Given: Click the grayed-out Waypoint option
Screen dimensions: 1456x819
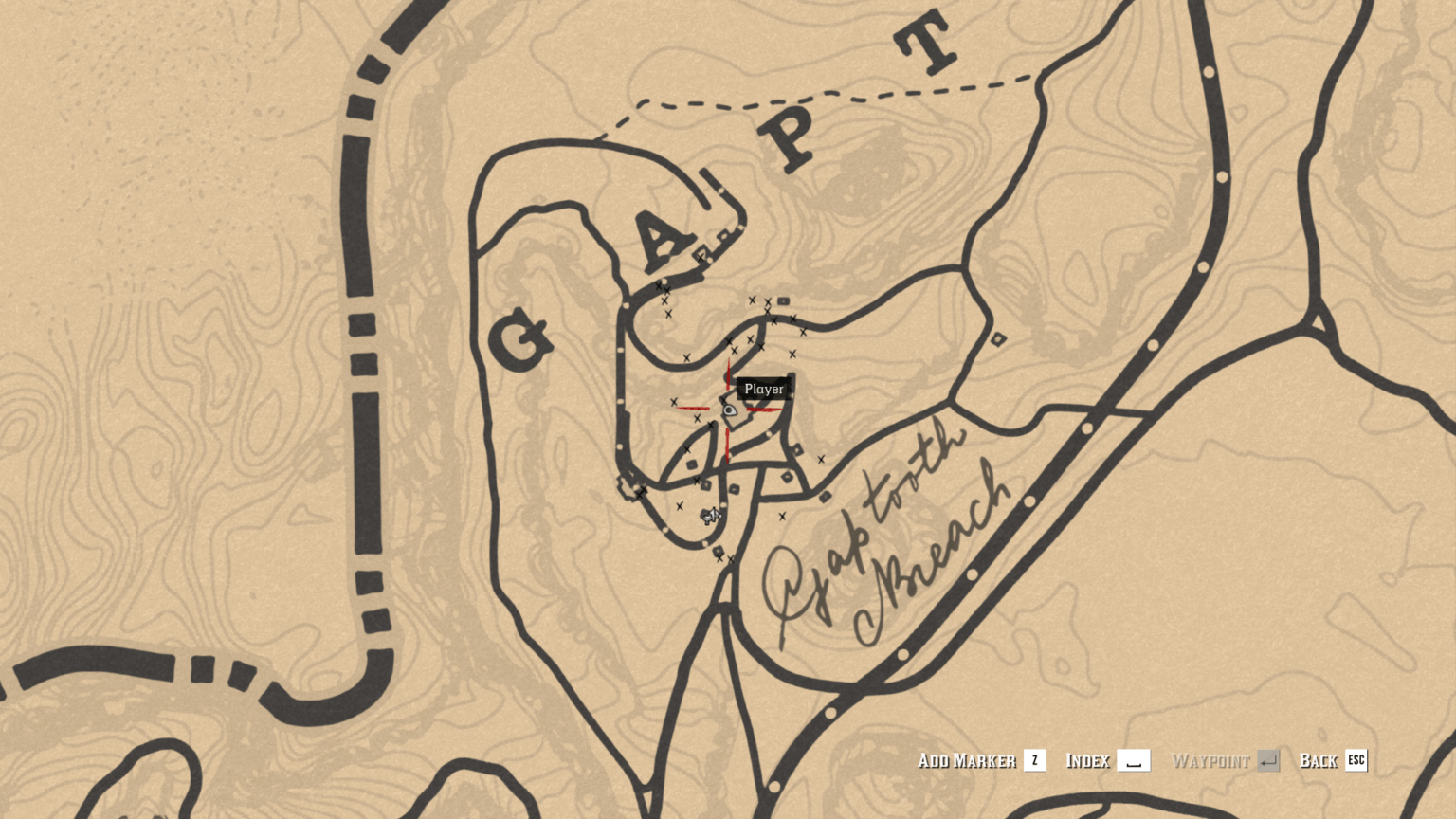Looking at the screenshot, I should (x=1213, y=760).
